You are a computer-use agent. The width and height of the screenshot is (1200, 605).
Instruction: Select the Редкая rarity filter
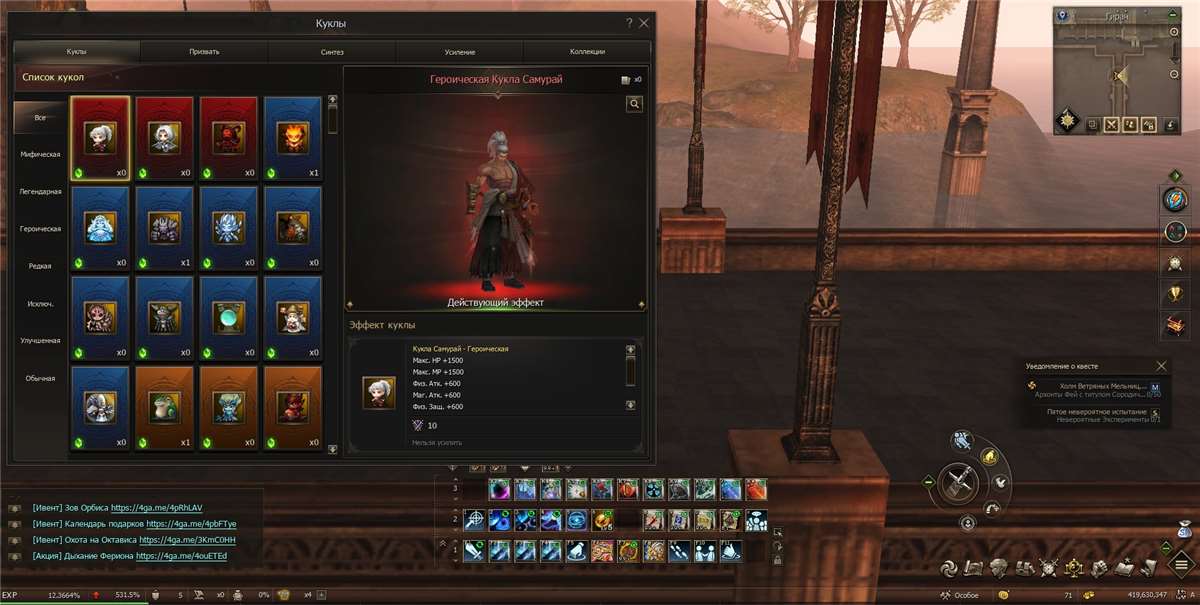(x=41, y=266)
